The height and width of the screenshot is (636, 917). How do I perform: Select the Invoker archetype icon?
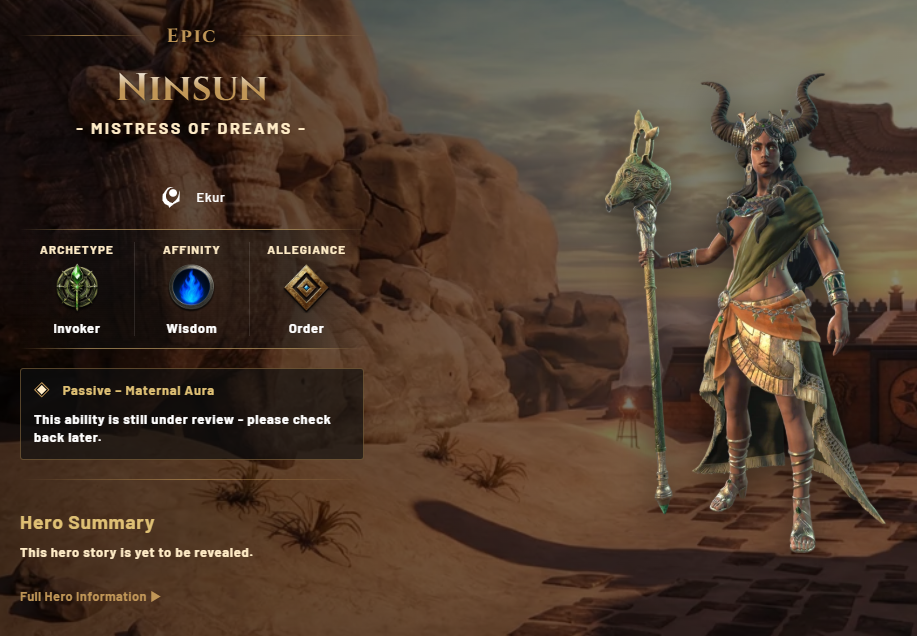pos(76,288)
